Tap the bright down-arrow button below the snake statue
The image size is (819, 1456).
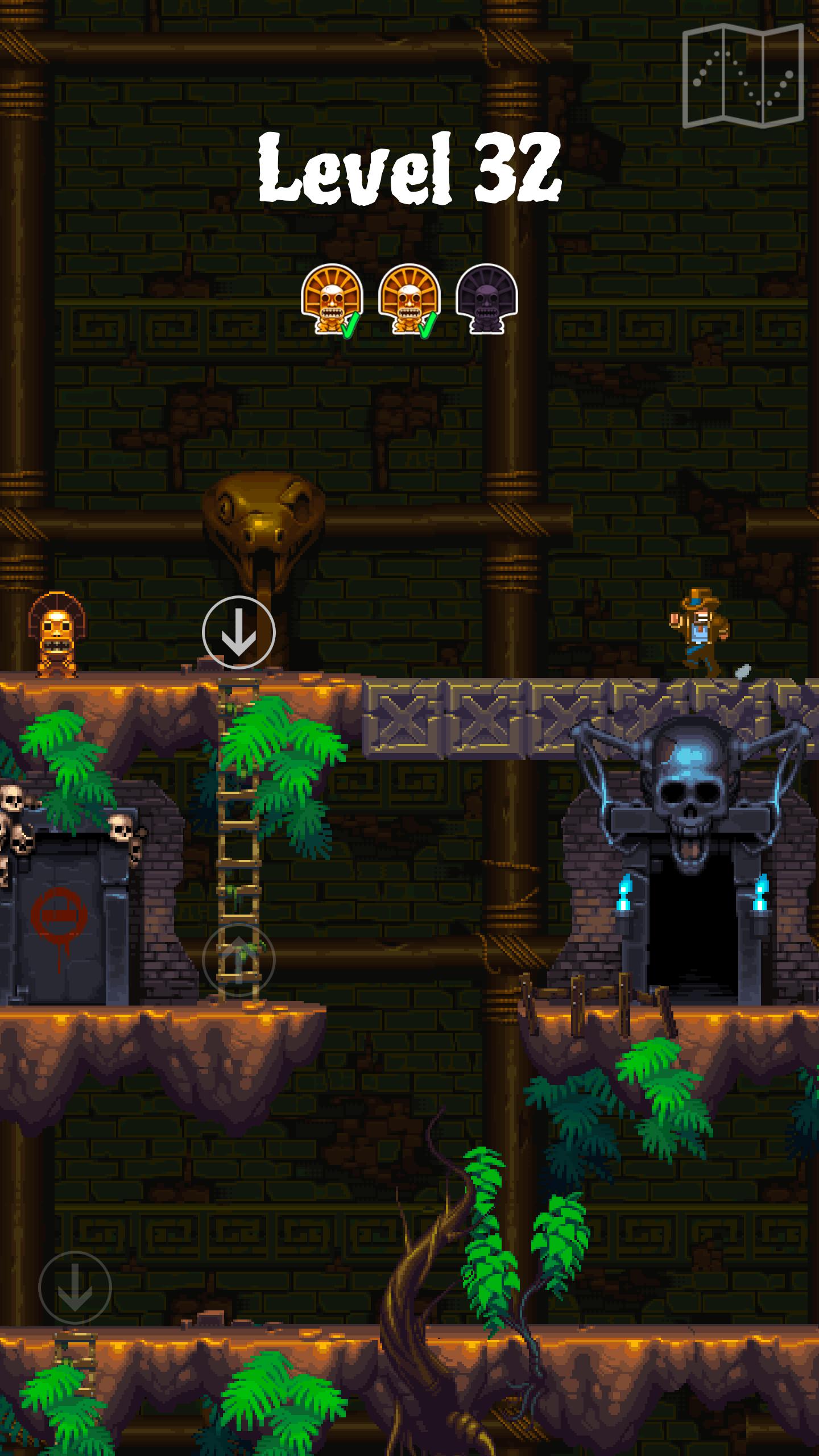click(x=238, y=632)
